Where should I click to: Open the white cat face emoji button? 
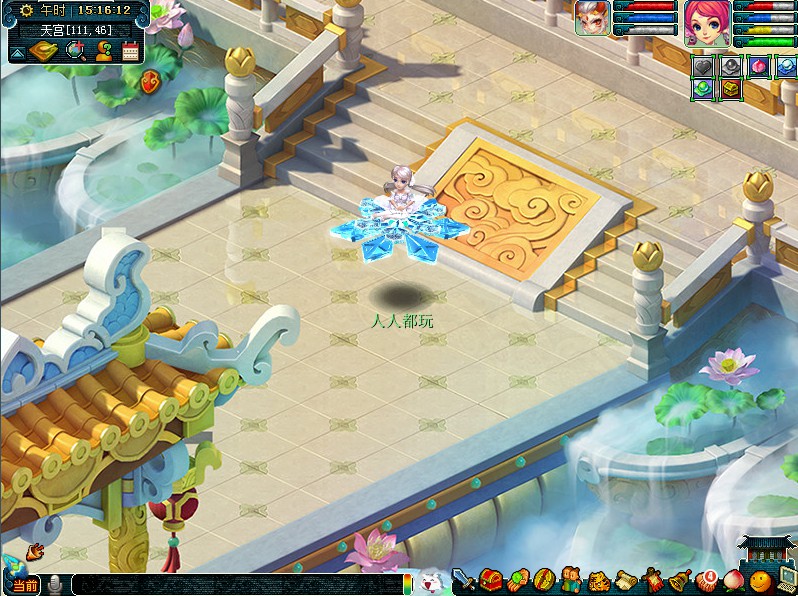[x=429, y=582]
